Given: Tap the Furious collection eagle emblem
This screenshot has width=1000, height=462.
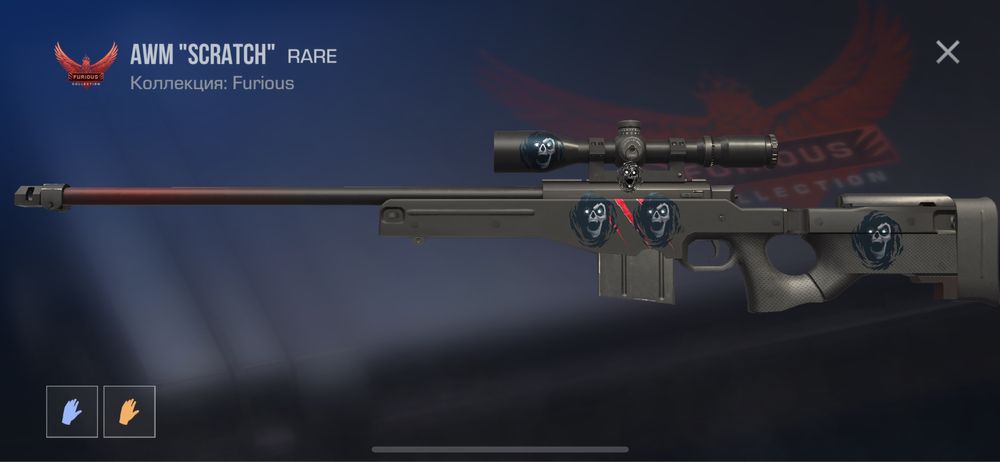Looking at the screenshot, I should [x=85, y=65].
